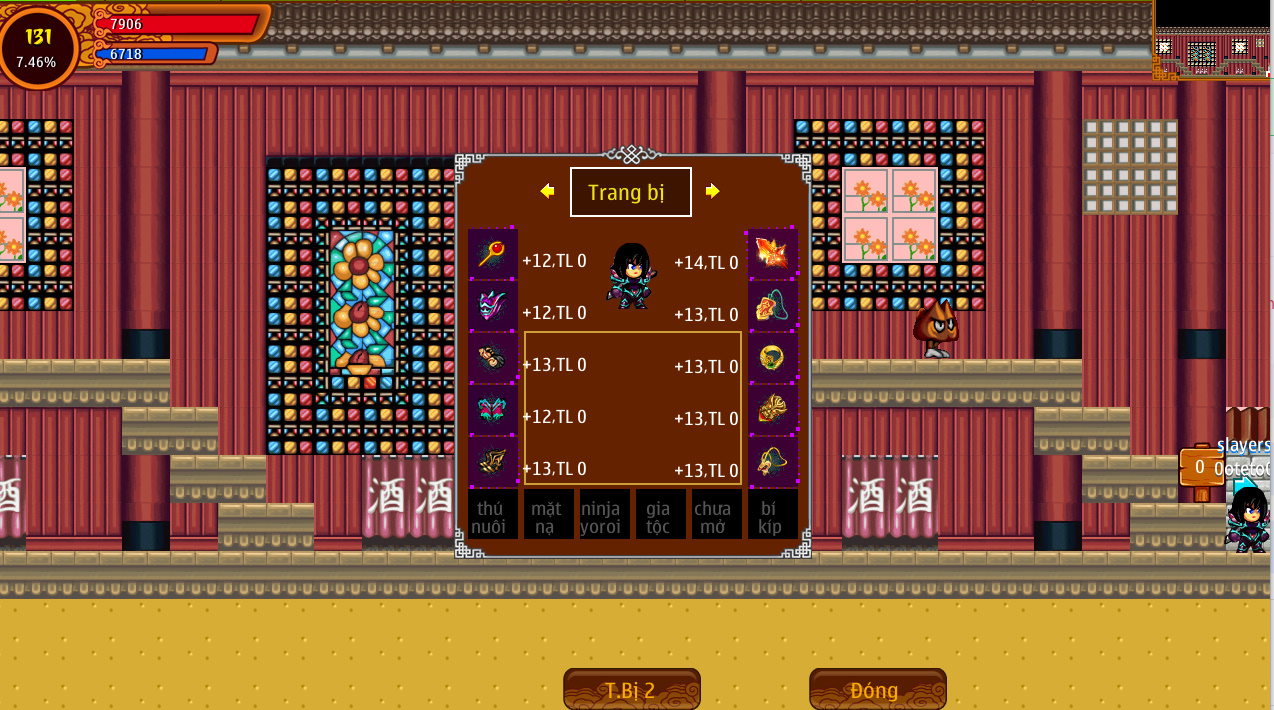Select the teal horned mask slot
The image size is (1274, 710).
492,306
